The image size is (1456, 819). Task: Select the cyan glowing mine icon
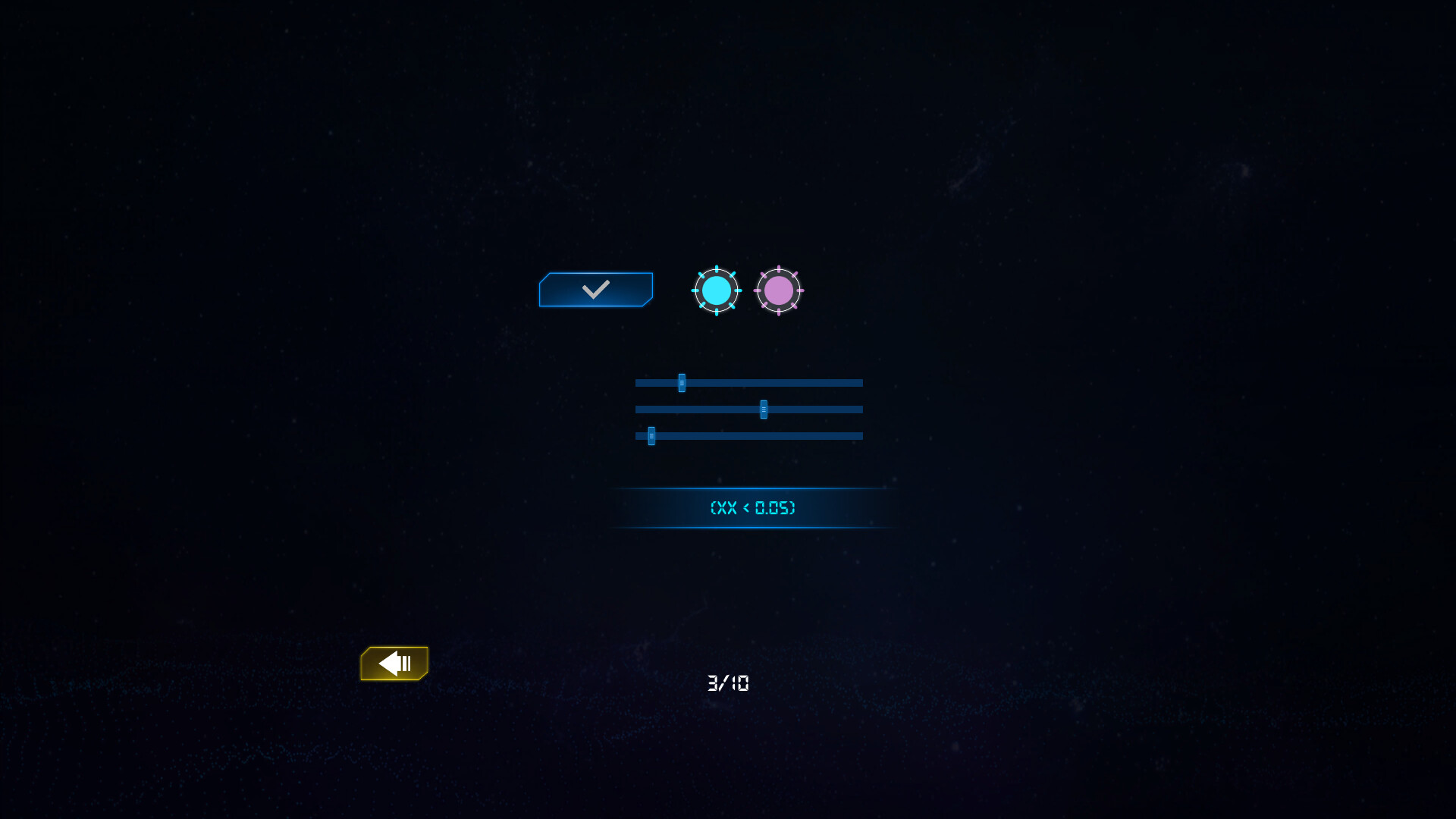pos(715,290)
